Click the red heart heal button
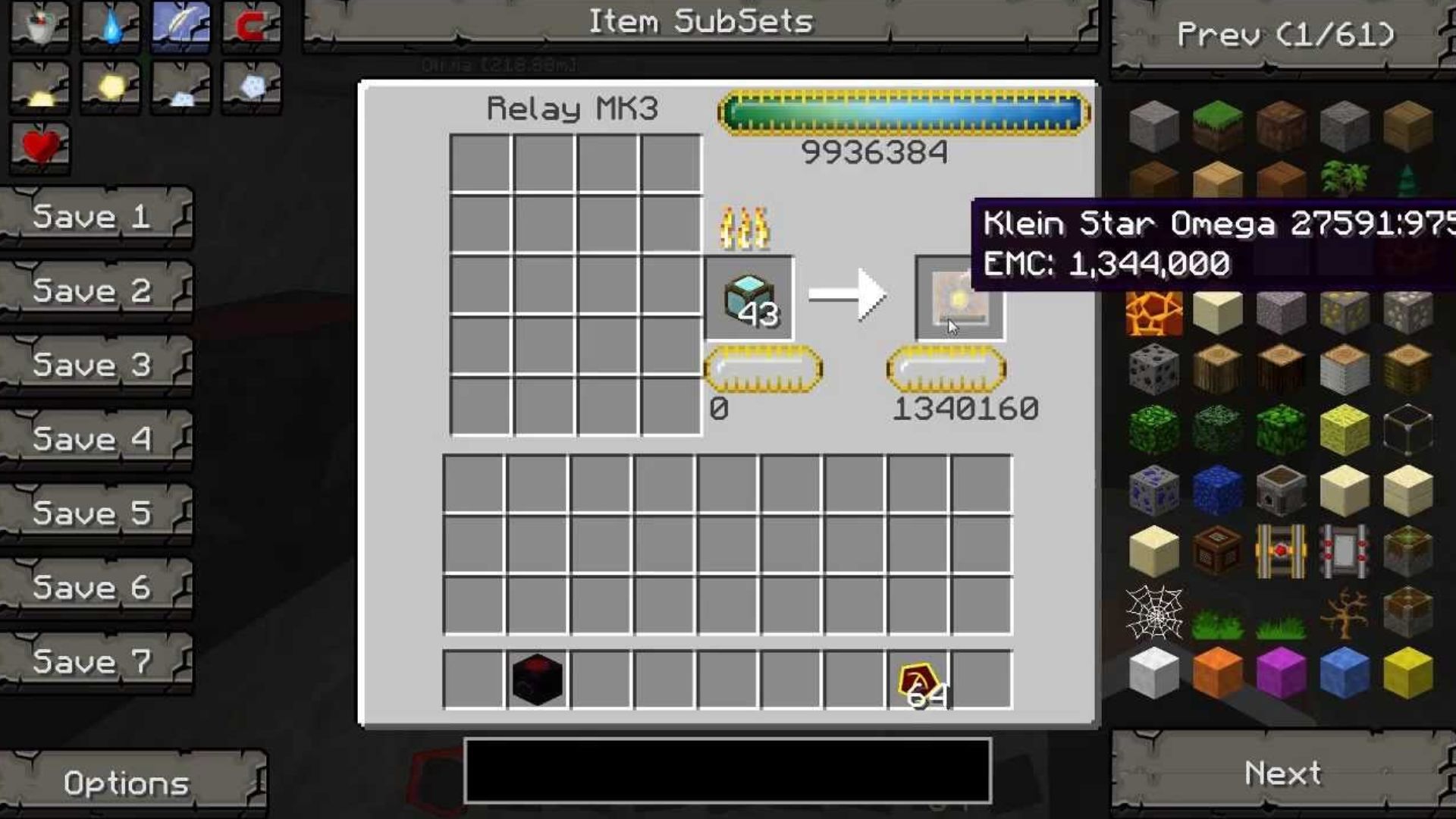Viewport: 1456px width, 819px height. pyautogui.click(x=40, y=146)
